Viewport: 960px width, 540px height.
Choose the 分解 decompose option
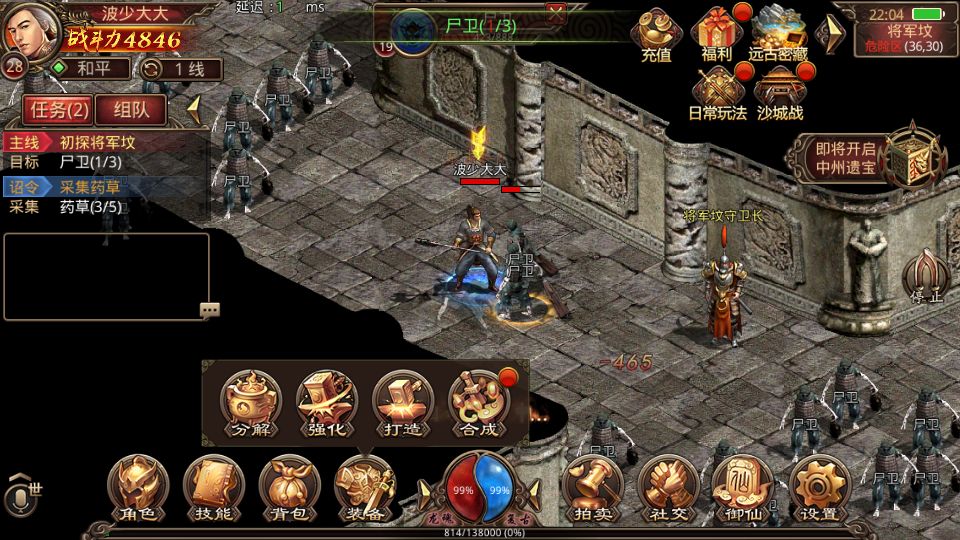pyautogui.click(x=250, y=403)
